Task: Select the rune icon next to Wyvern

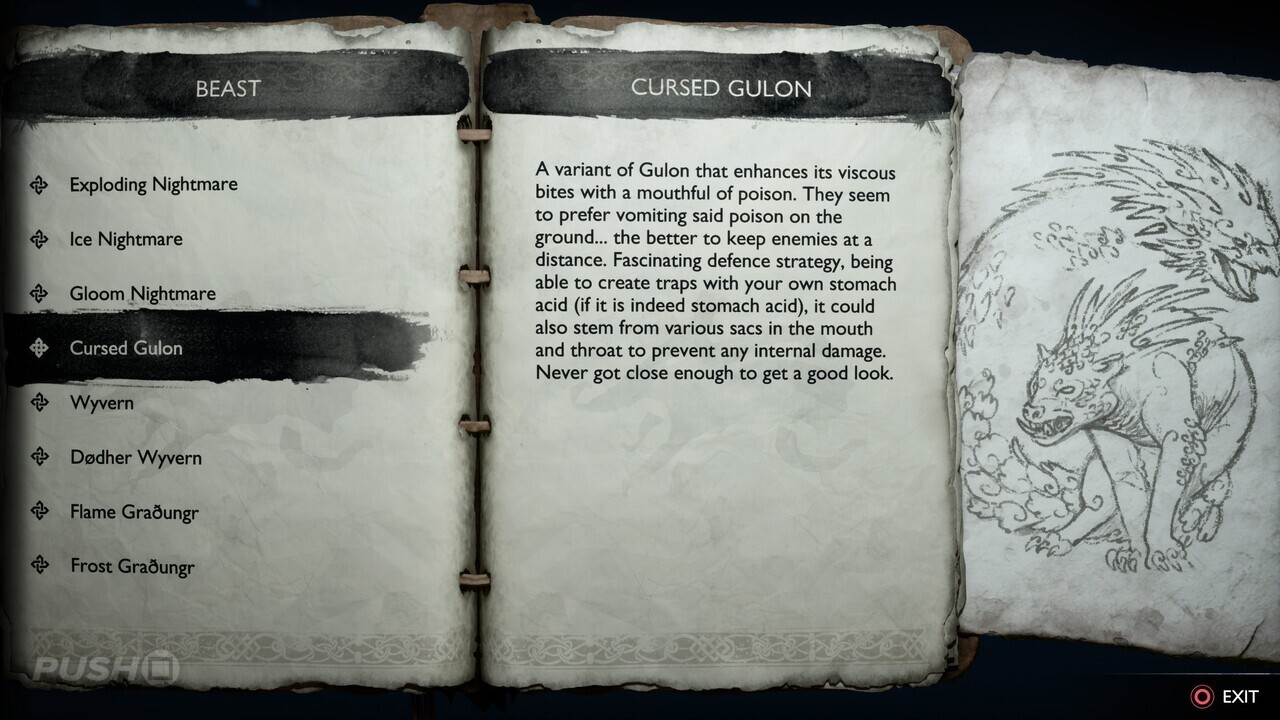Action: pos(40,403)
